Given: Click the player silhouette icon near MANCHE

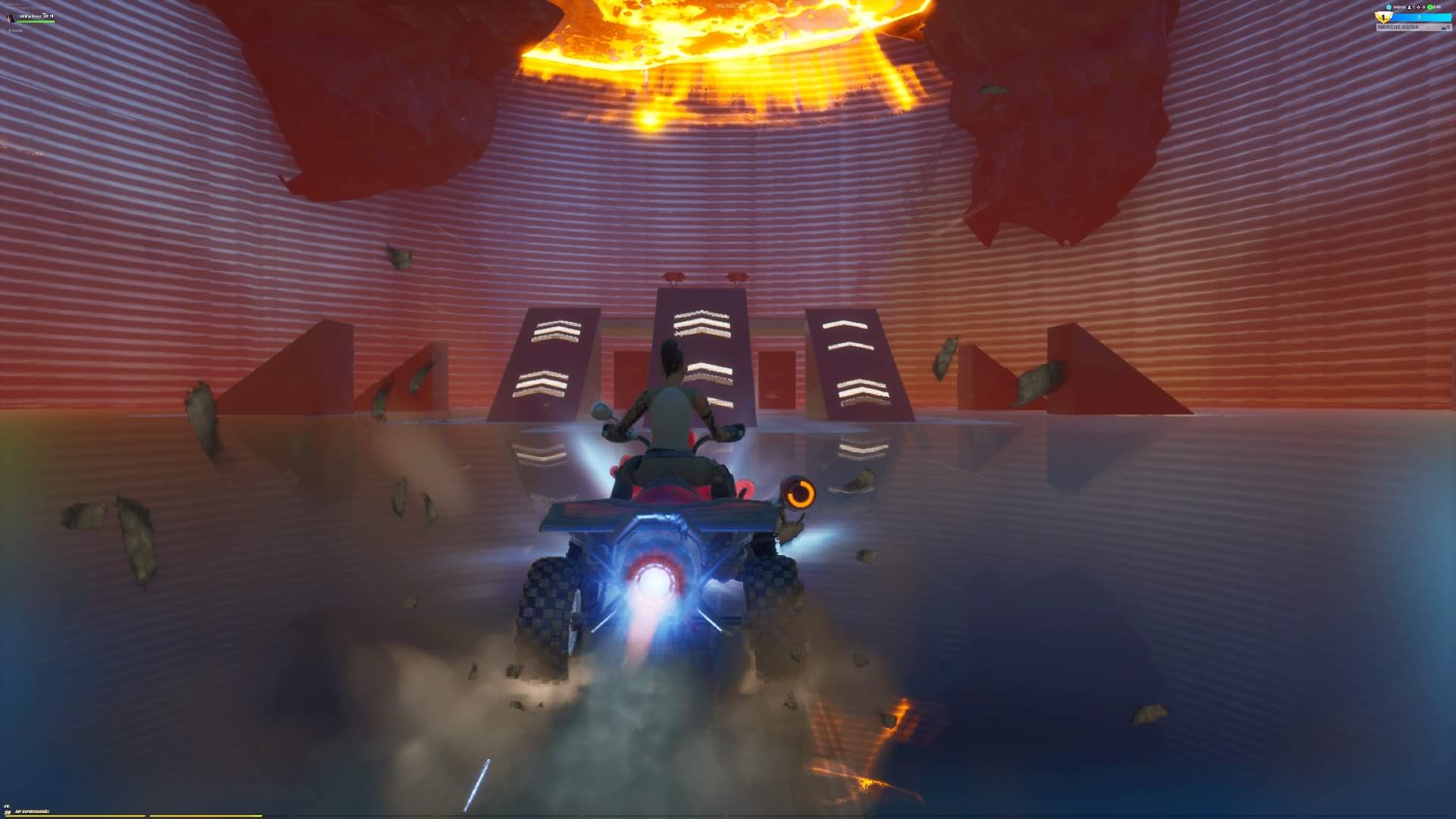Looking at the screenshot, I should point(1445,27).
